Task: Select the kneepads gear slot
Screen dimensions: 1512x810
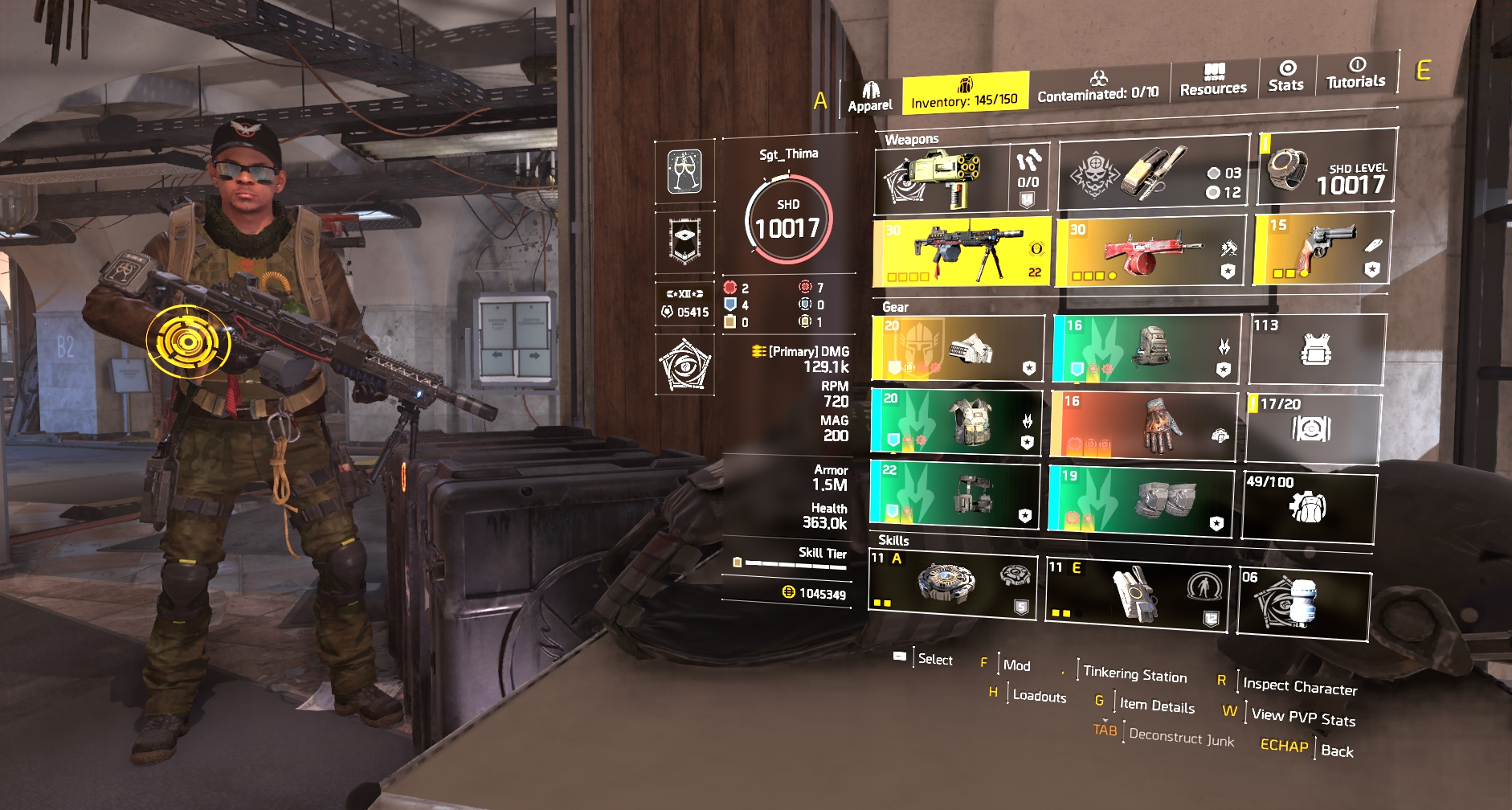Action: (x=1141, y=500)
